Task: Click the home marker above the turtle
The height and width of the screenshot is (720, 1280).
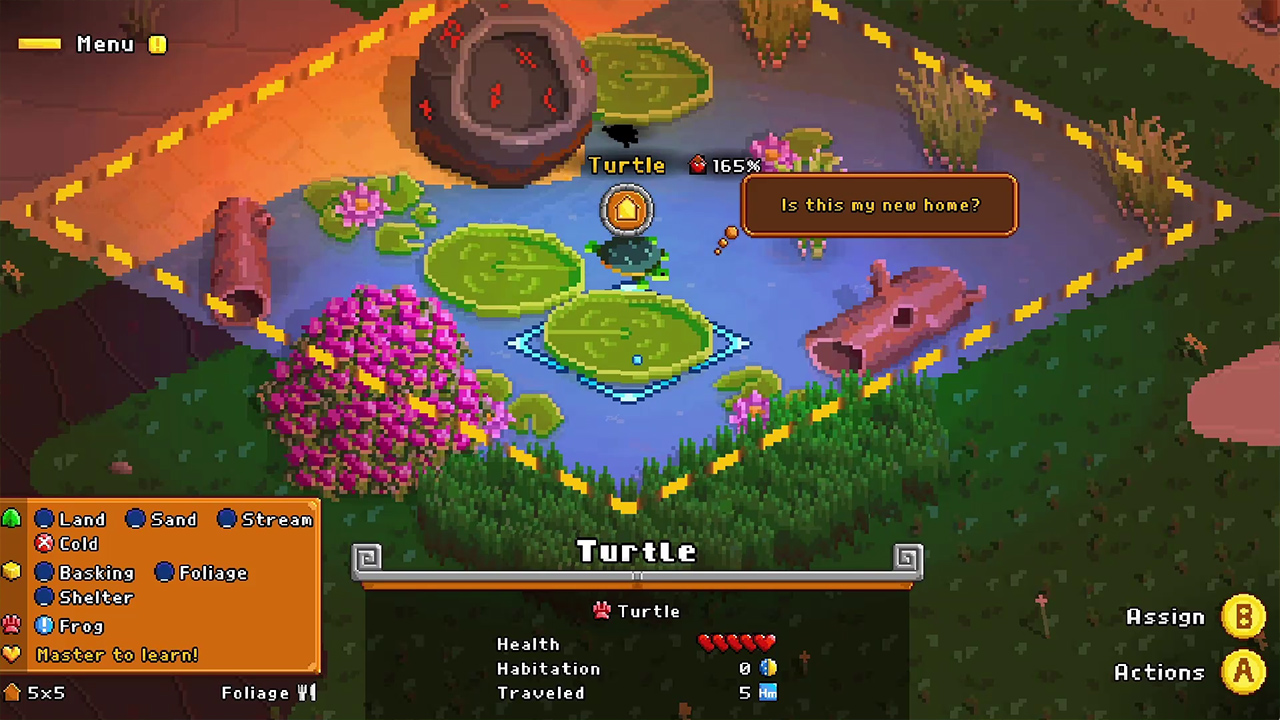Action: [x=626, y=208]
